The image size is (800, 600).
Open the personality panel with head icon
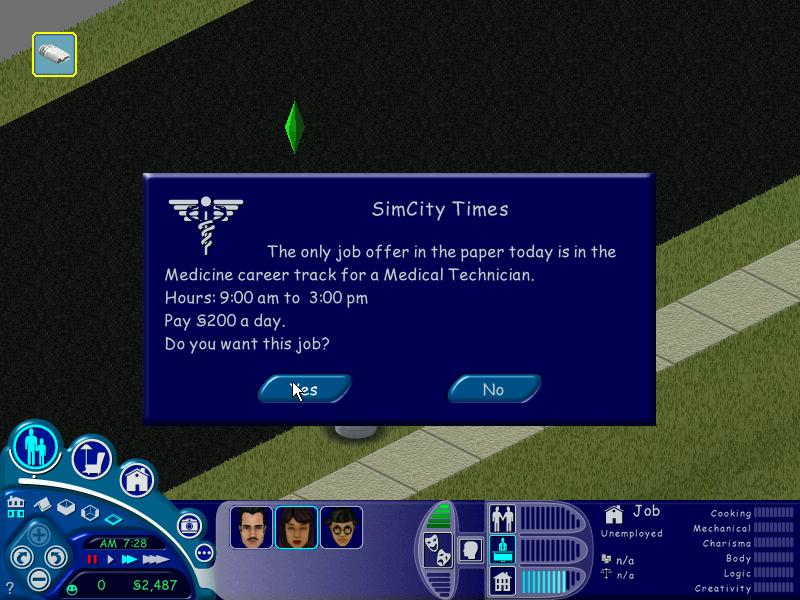[470, 549]
